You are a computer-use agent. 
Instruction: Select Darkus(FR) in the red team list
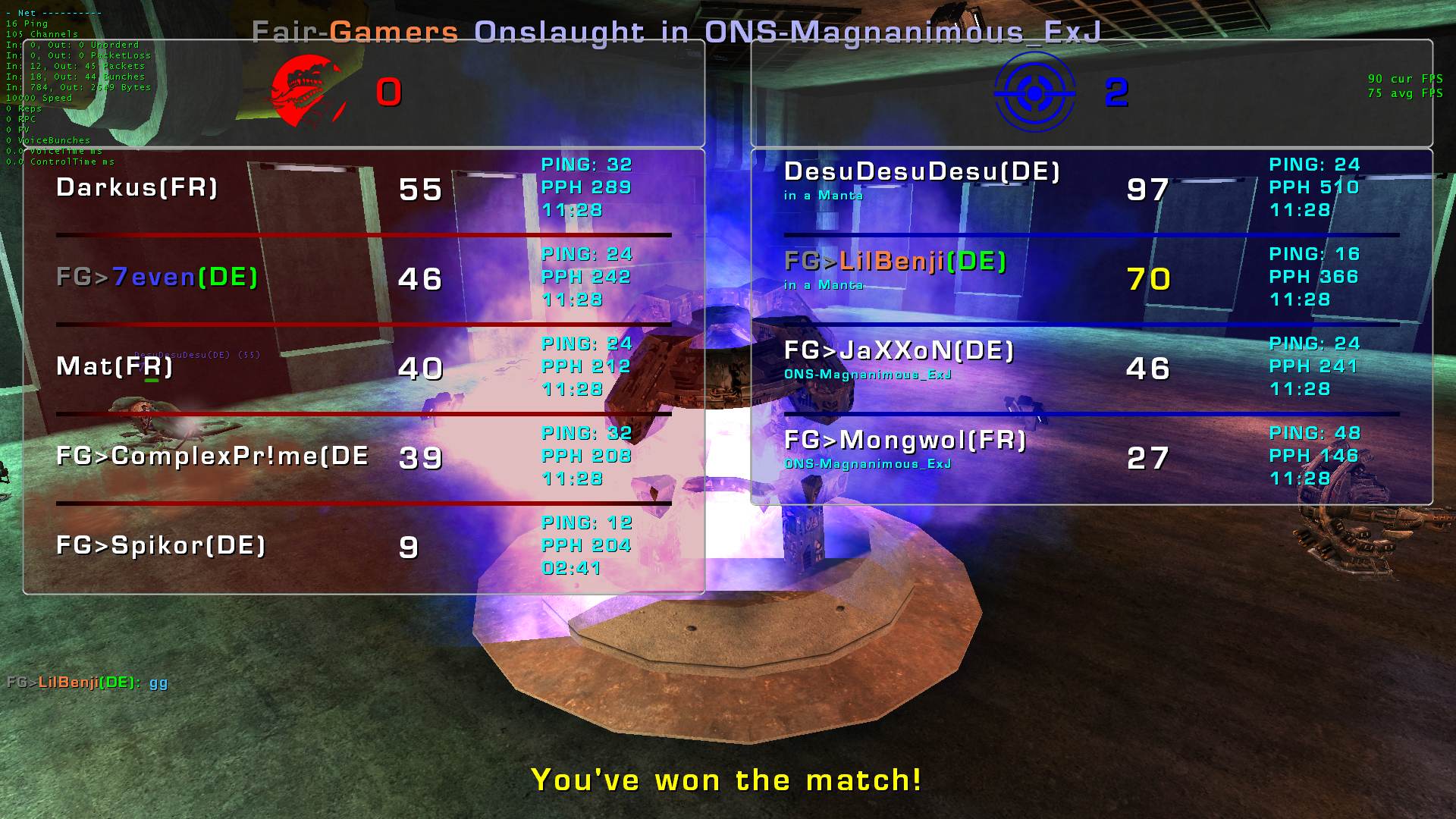[x=137, y=187]
